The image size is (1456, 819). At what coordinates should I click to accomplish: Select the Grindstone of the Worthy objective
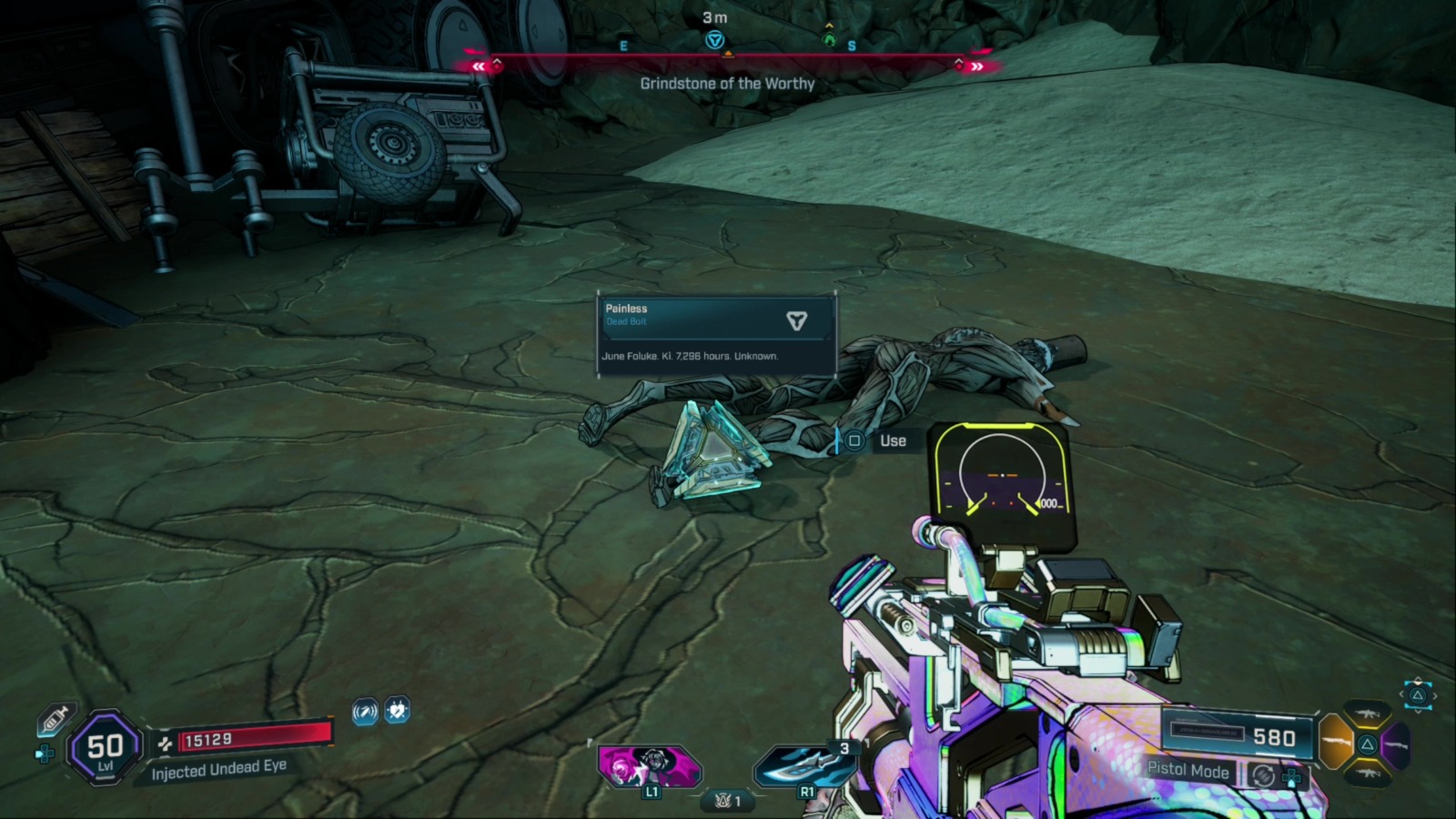[x=726, y=84]
